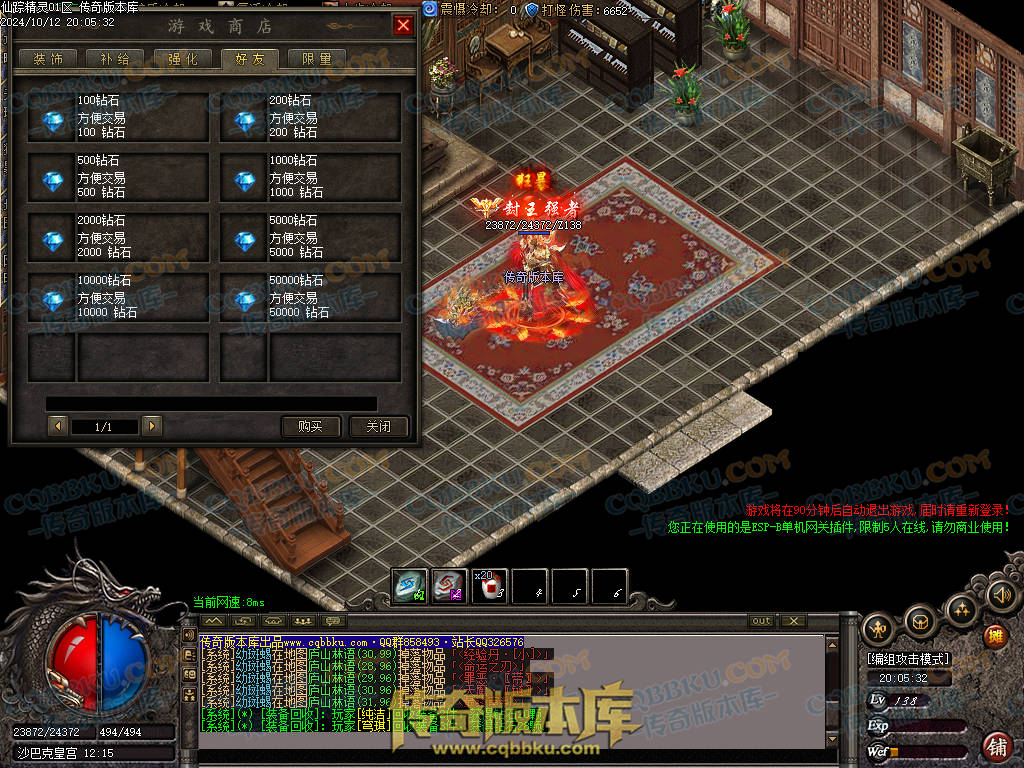1024x768 pixels.
Task: Select the 5000钻石 shop item
Action: point(310,238)
